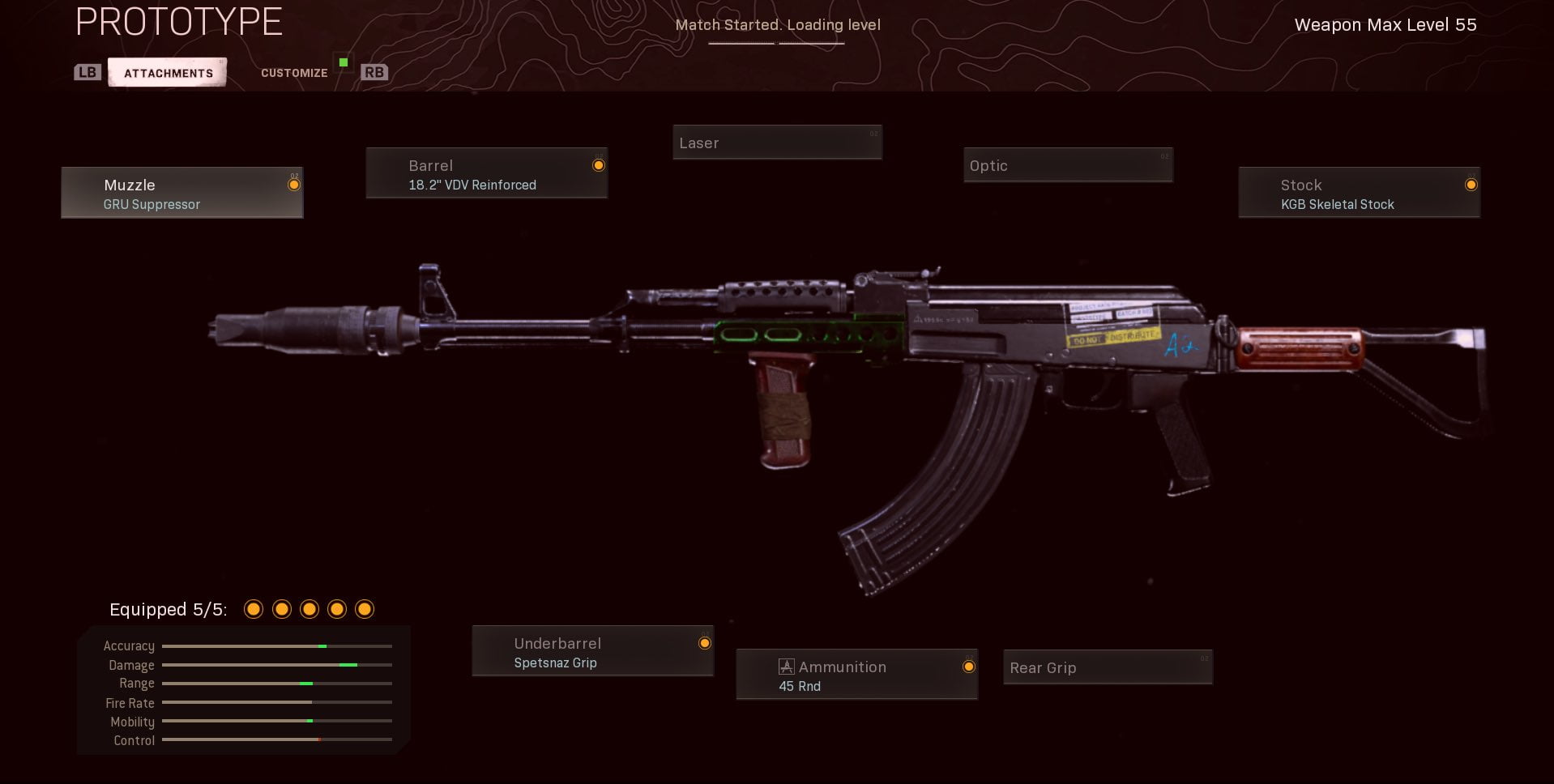The width and height of the screenshot is (1554, 784).
Task: Open the Optic attachment slot
Action: pos(1067,164)
